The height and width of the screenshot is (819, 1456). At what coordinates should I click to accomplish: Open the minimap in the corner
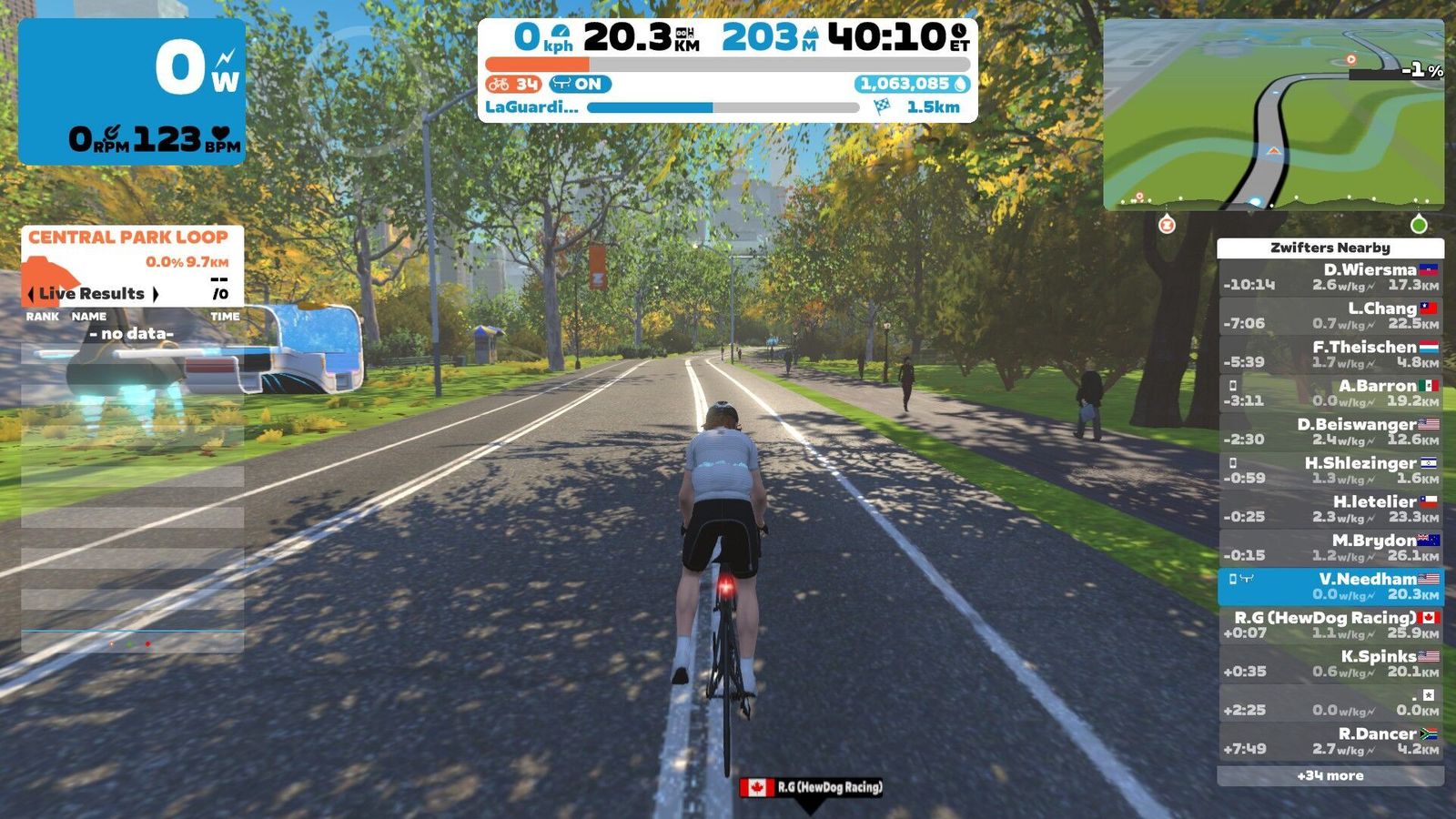click(1273, 115)
